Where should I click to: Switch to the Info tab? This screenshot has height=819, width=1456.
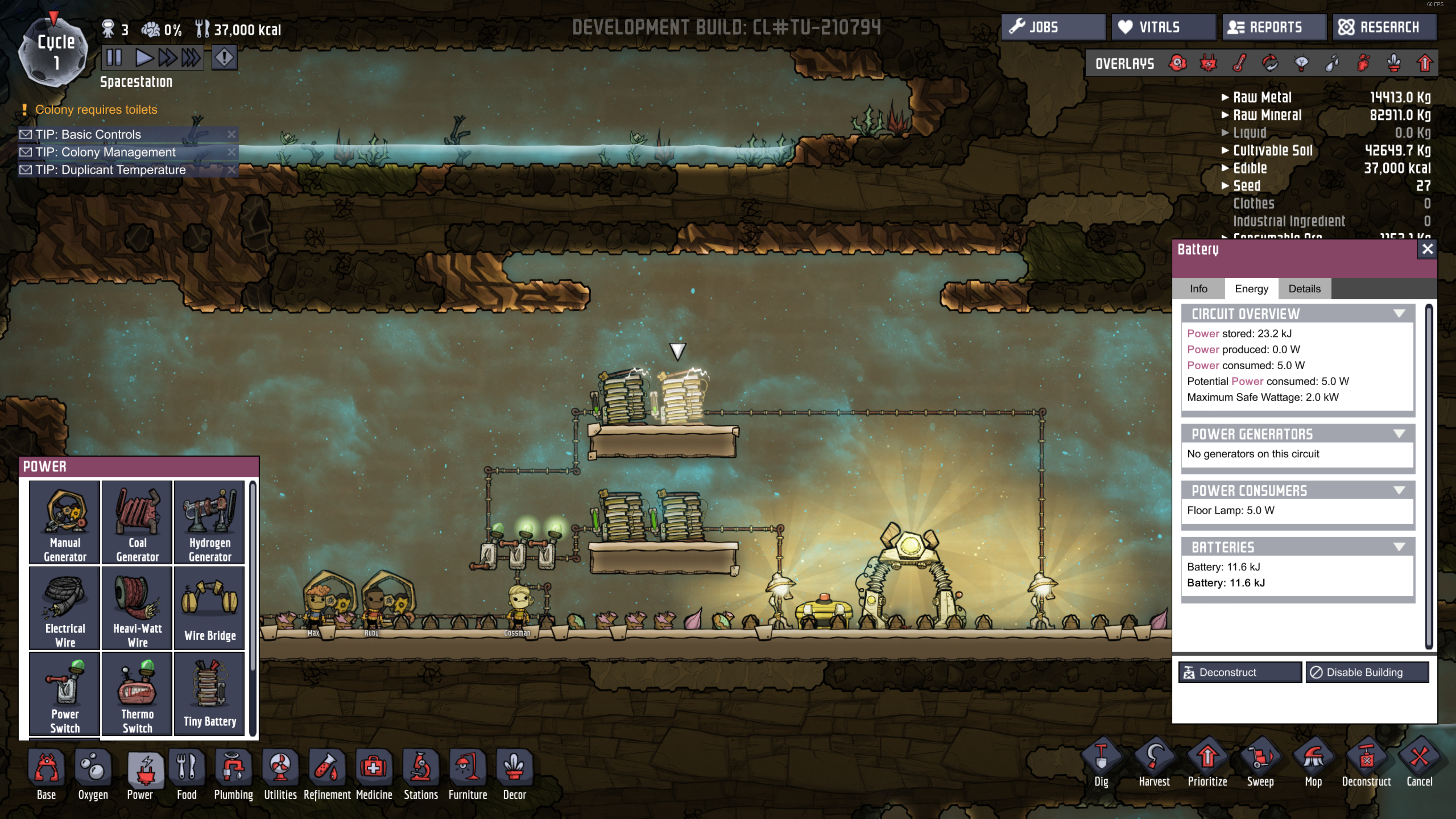pos(1198,289)
